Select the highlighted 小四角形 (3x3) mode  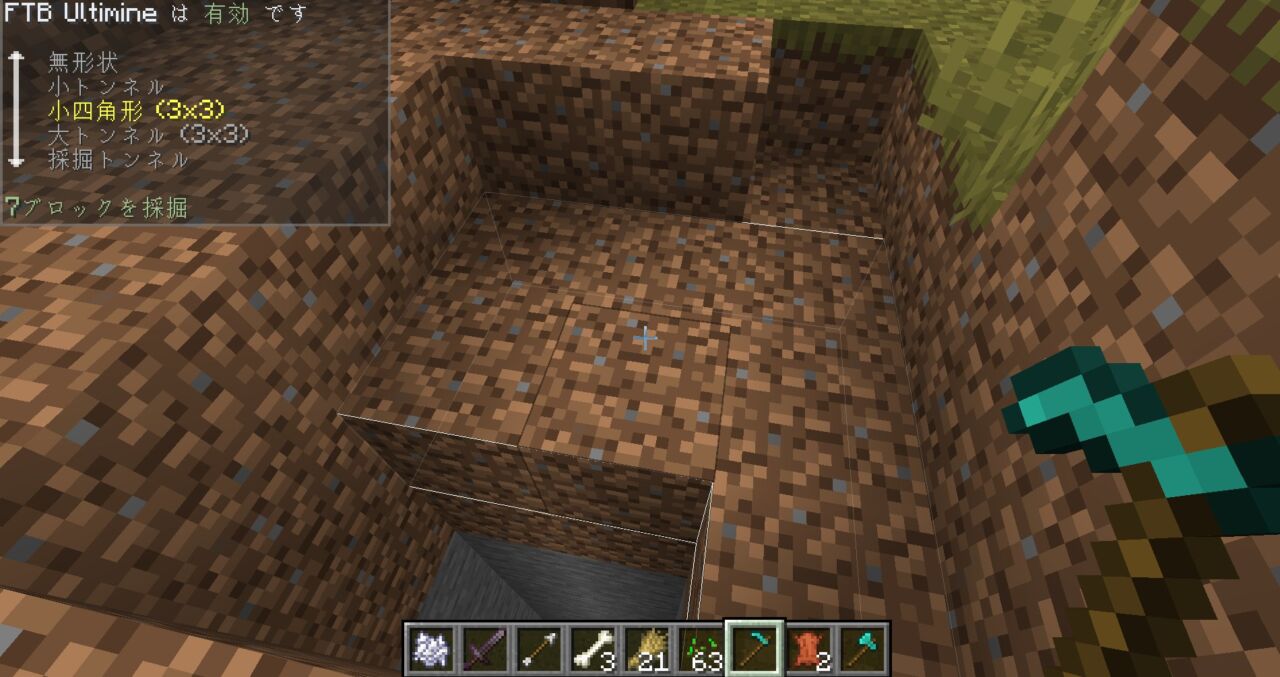pyautogui.click(x=135, y=111)
